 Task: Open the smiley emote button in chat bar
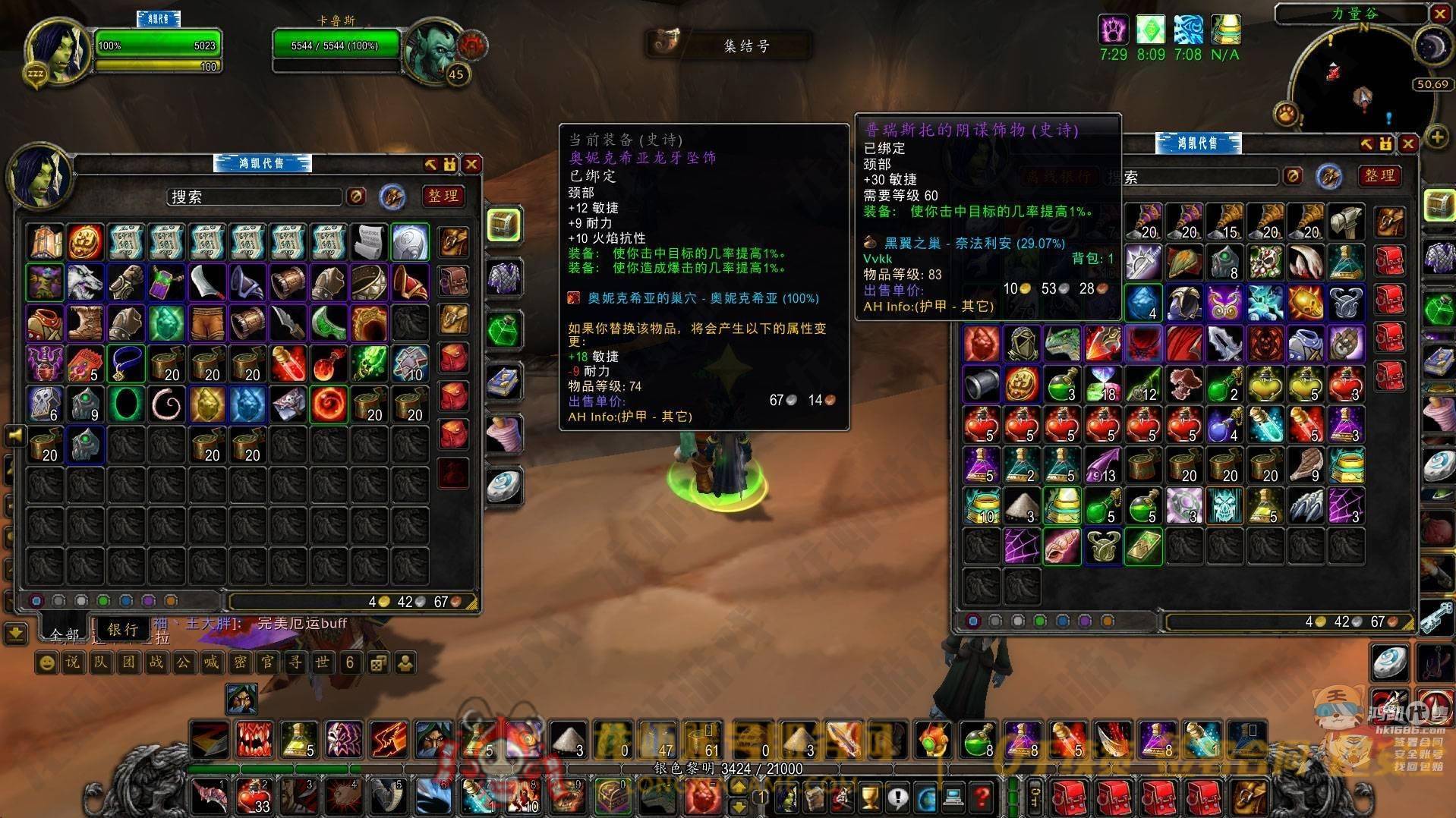click(x=47, y=663)
